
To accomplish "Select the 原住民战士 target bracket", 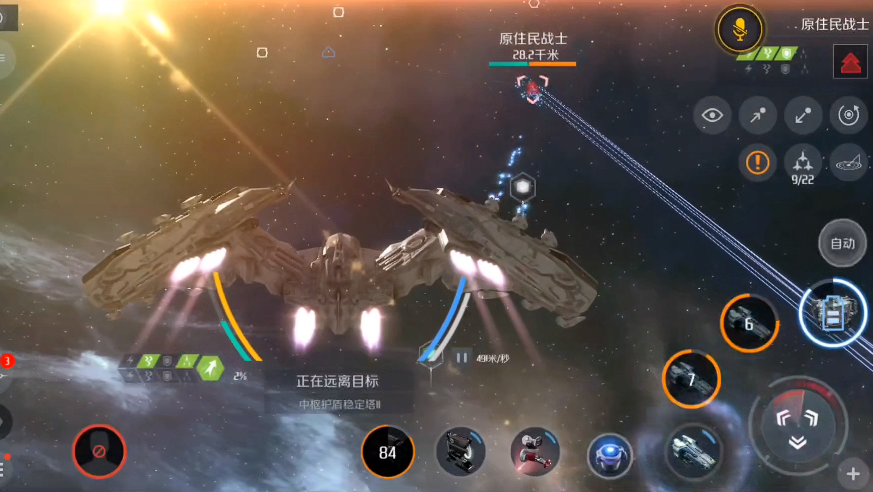I will (x=533, y=87).
